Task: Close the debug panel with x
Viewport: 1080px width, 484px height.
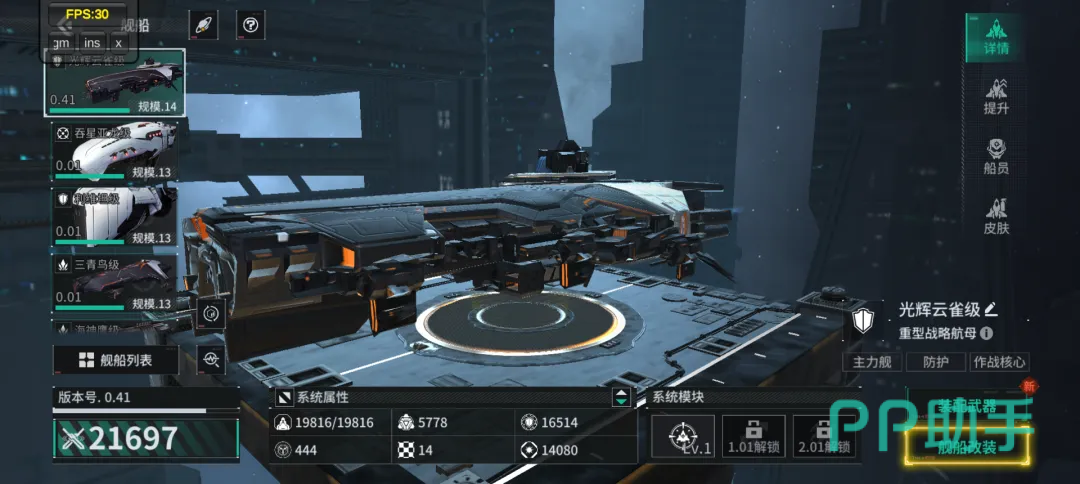Action: click(119, 42)
